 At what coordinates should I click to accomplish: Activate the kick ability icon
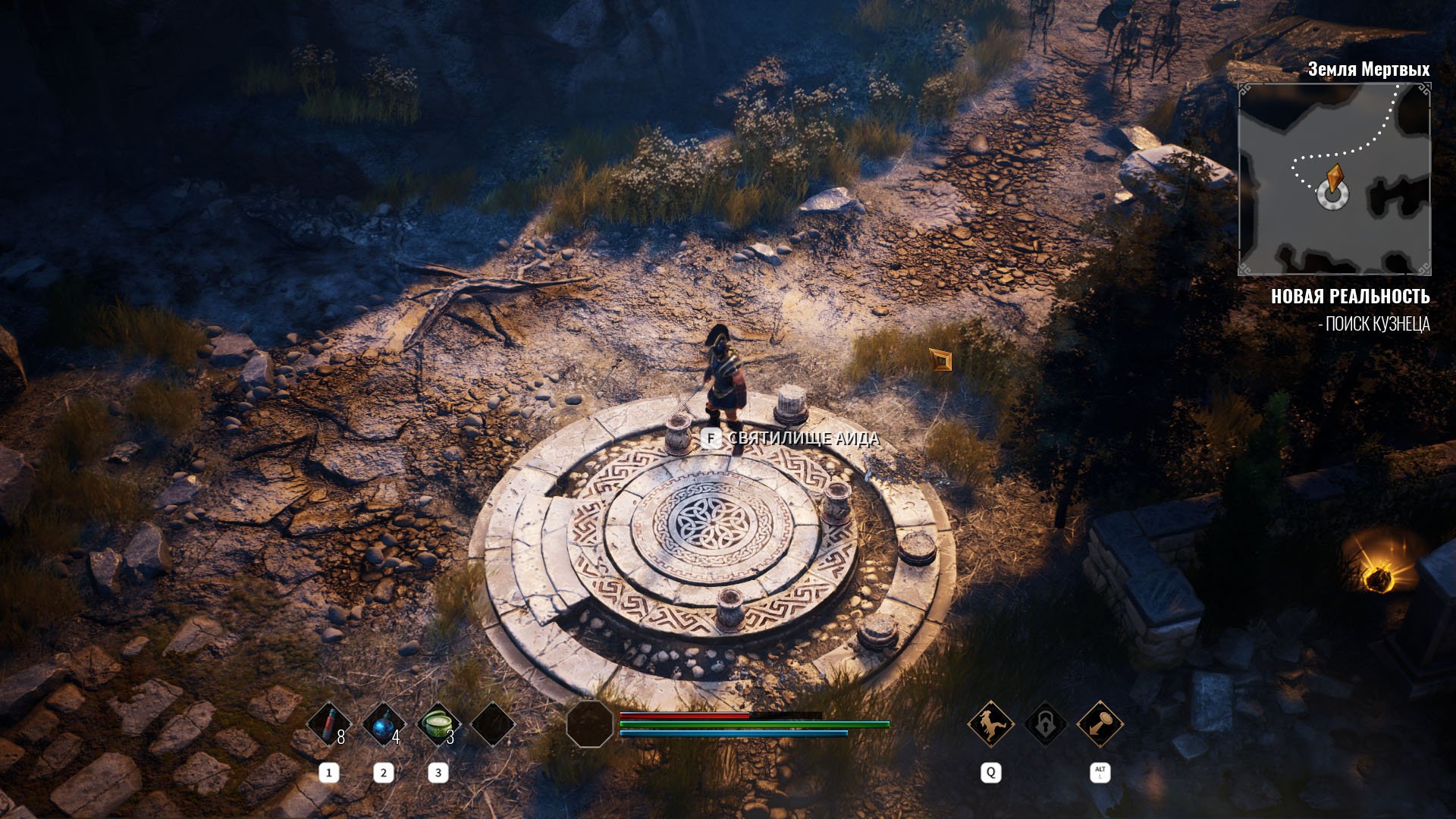coord(990,724)
